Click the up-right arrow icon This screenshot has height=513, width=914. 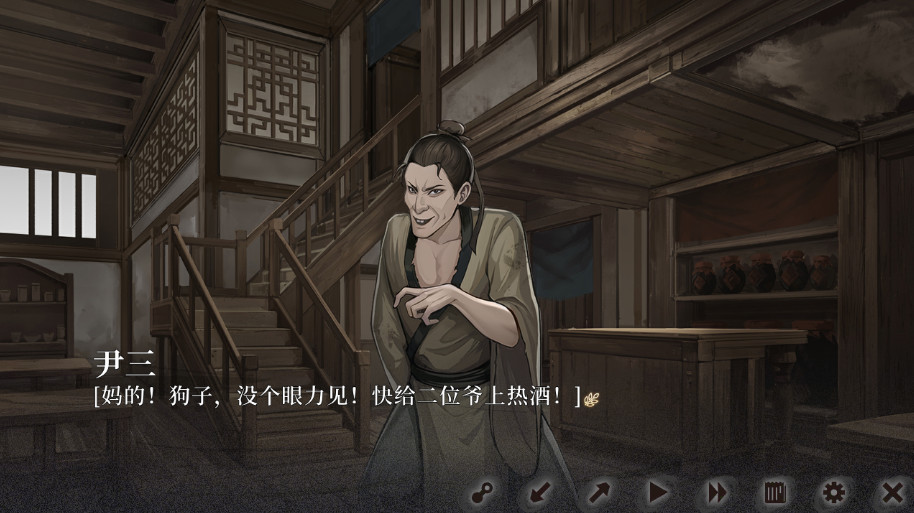[x=599, y=492]
